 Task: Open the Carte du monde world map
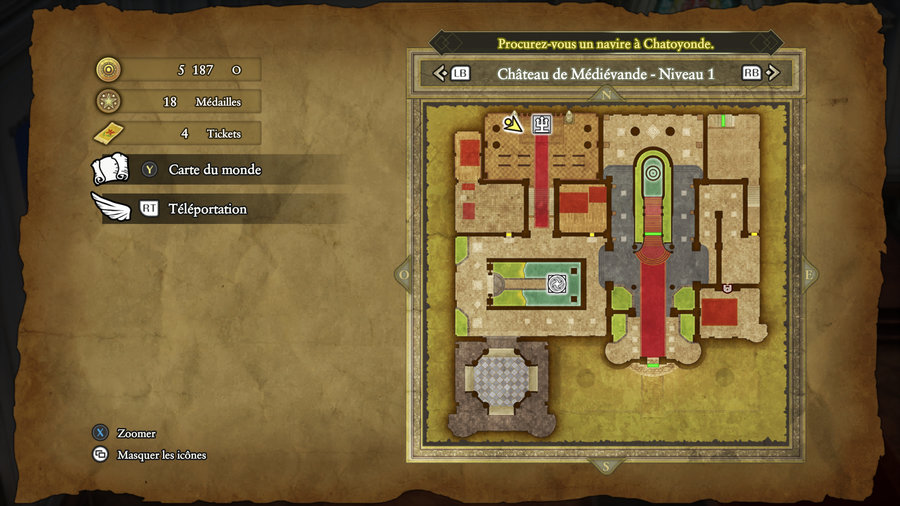214,170
